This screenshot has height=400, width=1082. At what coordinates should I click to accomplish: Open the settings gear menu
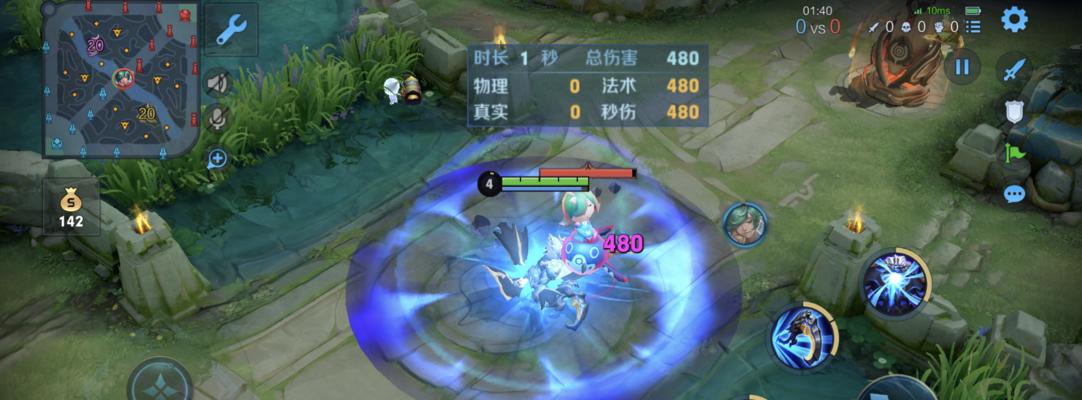point(1014,19)
